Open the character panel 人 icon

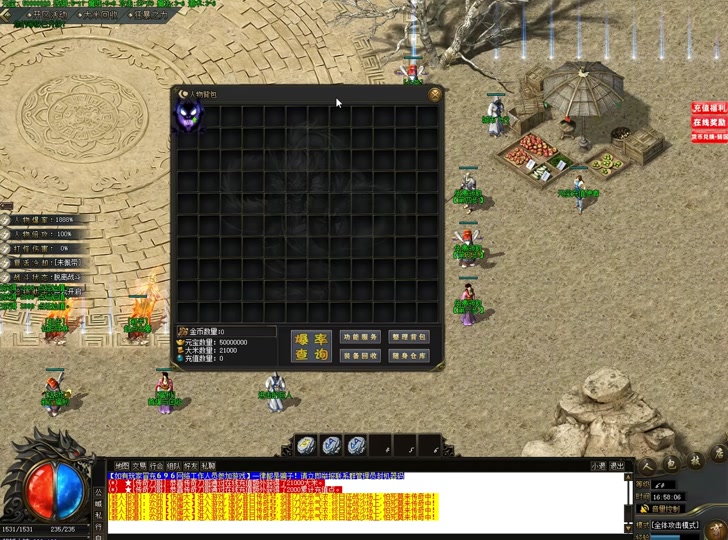647,463
